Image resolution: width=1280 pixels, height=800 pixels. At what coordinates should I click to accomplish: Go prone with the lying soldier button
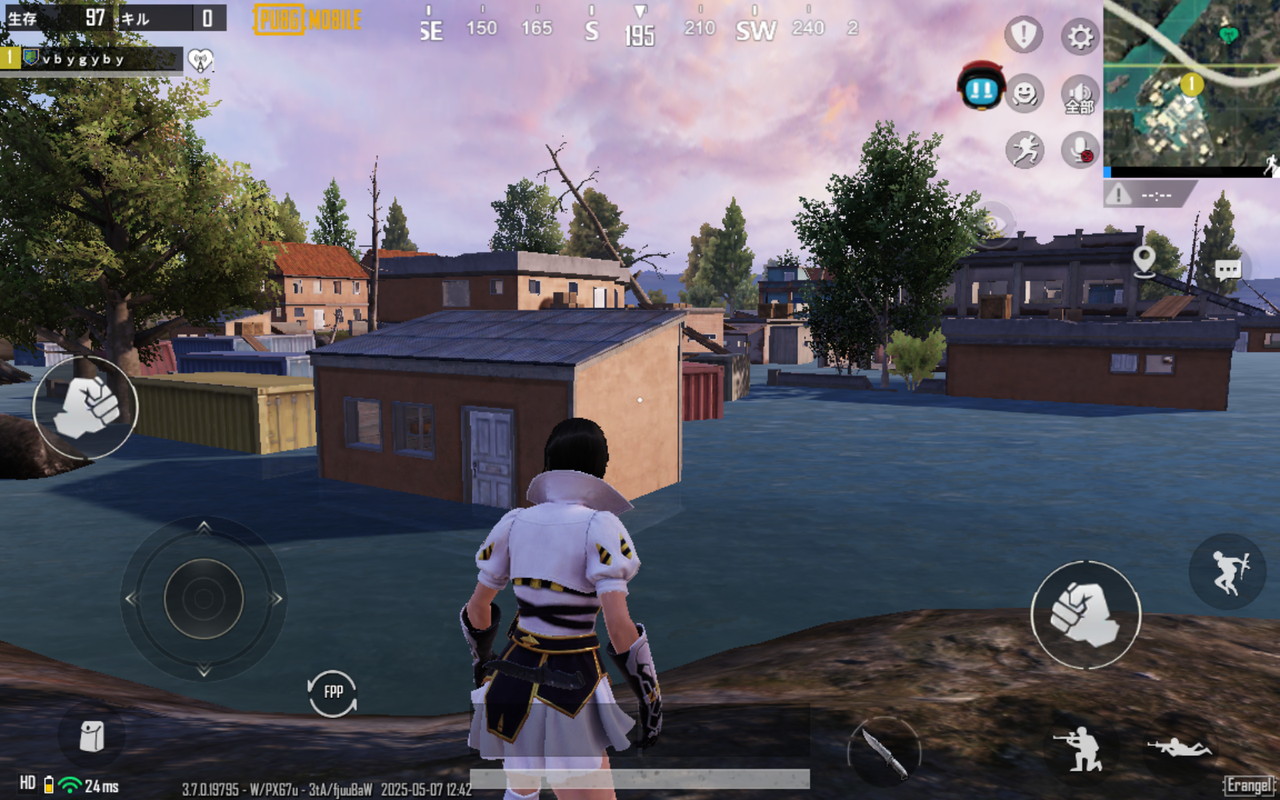[1179, 748]
